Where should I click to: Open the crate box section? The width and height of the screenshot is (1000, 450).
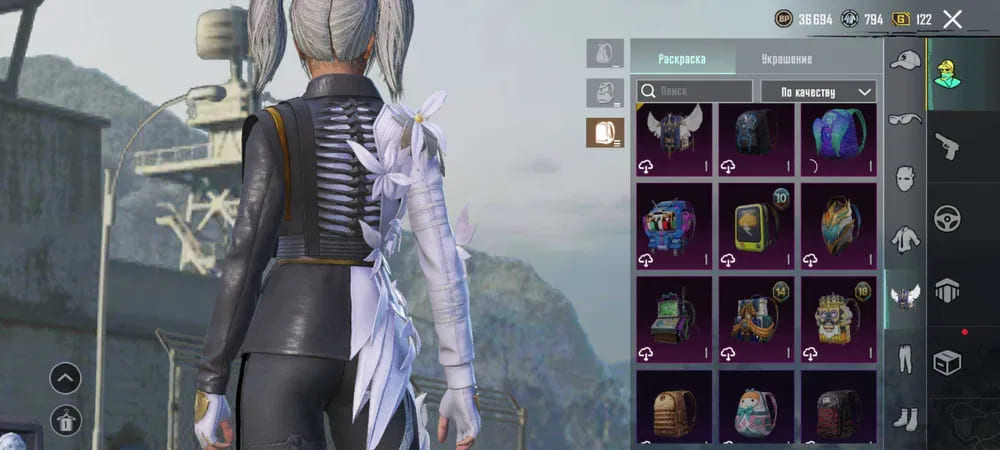(x=946, y=361)
